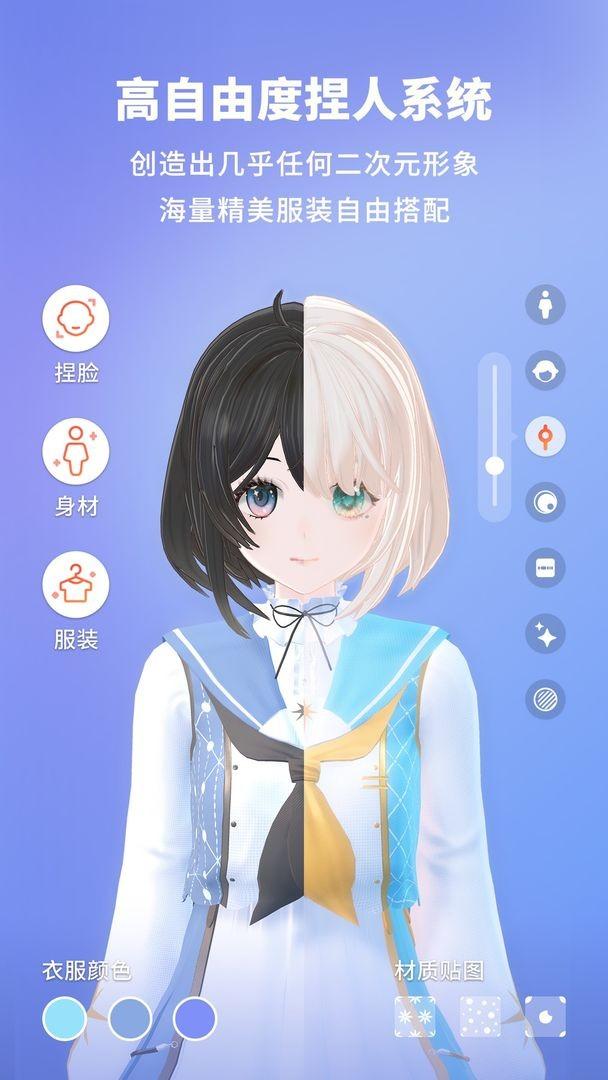
Task: Select the sparkle stars effect icon
Action: (545, 634)
